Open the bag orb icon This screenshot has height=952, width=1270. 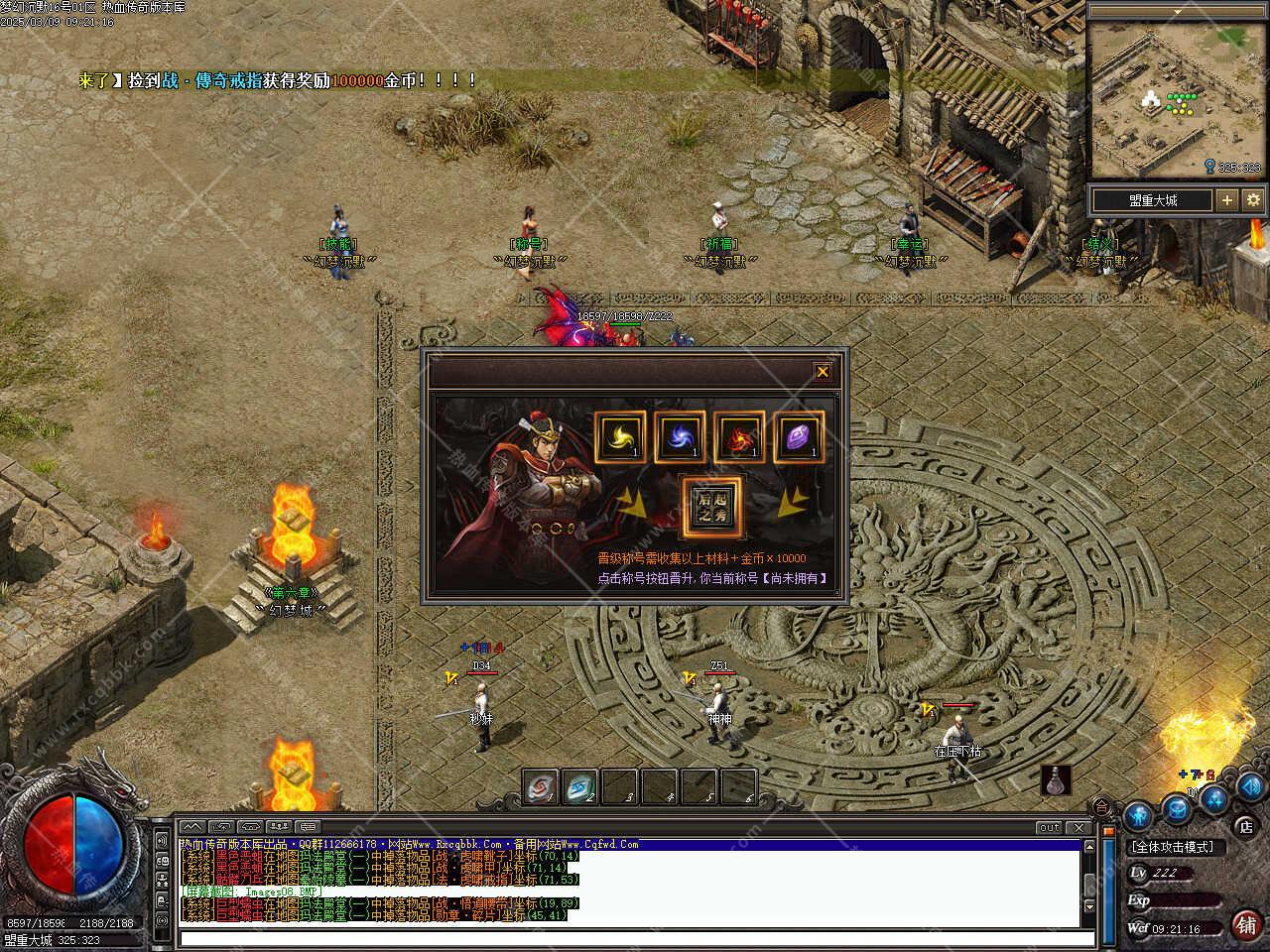tap(1177, 810)
